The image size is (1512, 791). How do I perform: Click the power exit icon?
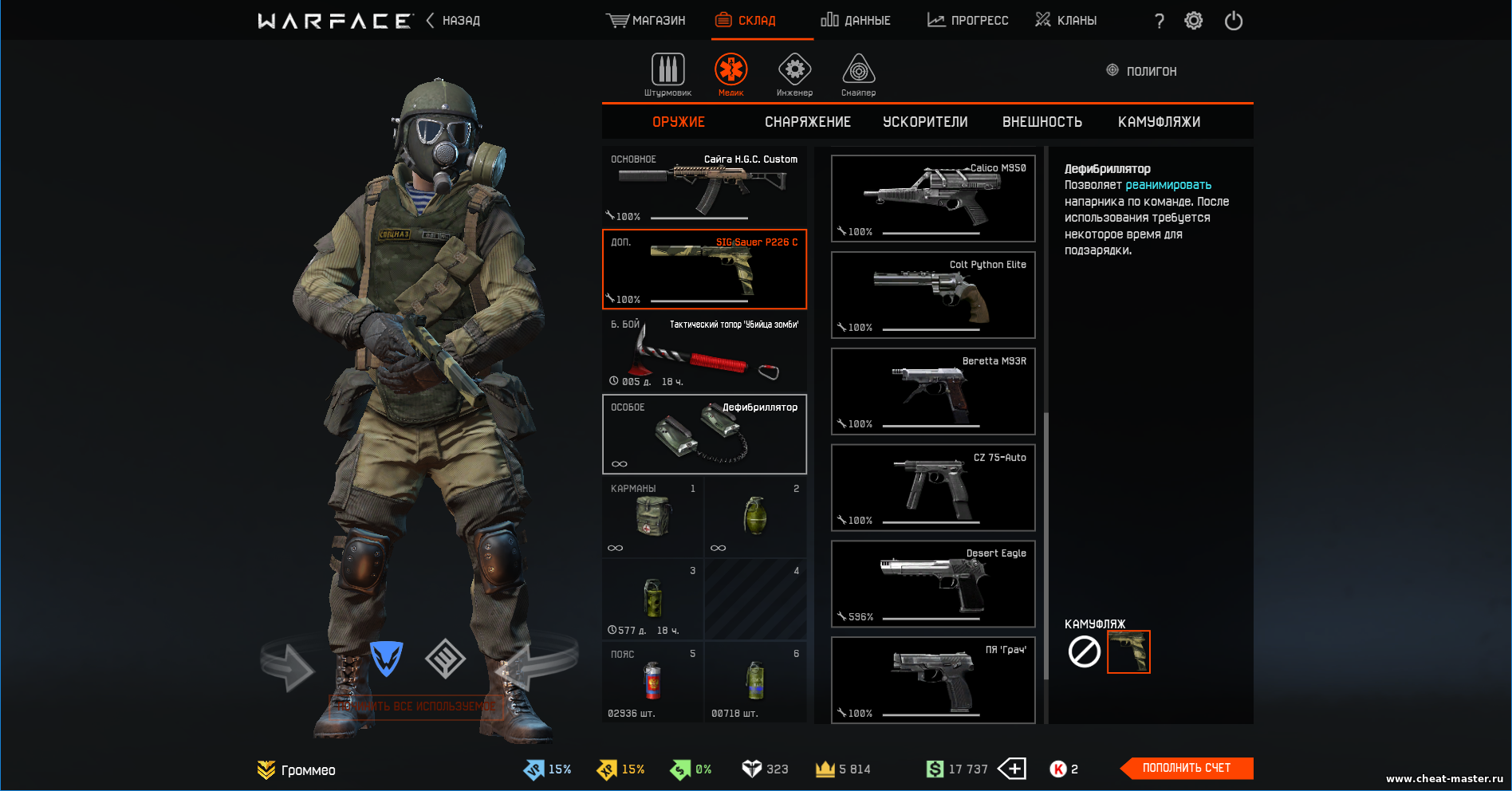(x=1233, y=21)
